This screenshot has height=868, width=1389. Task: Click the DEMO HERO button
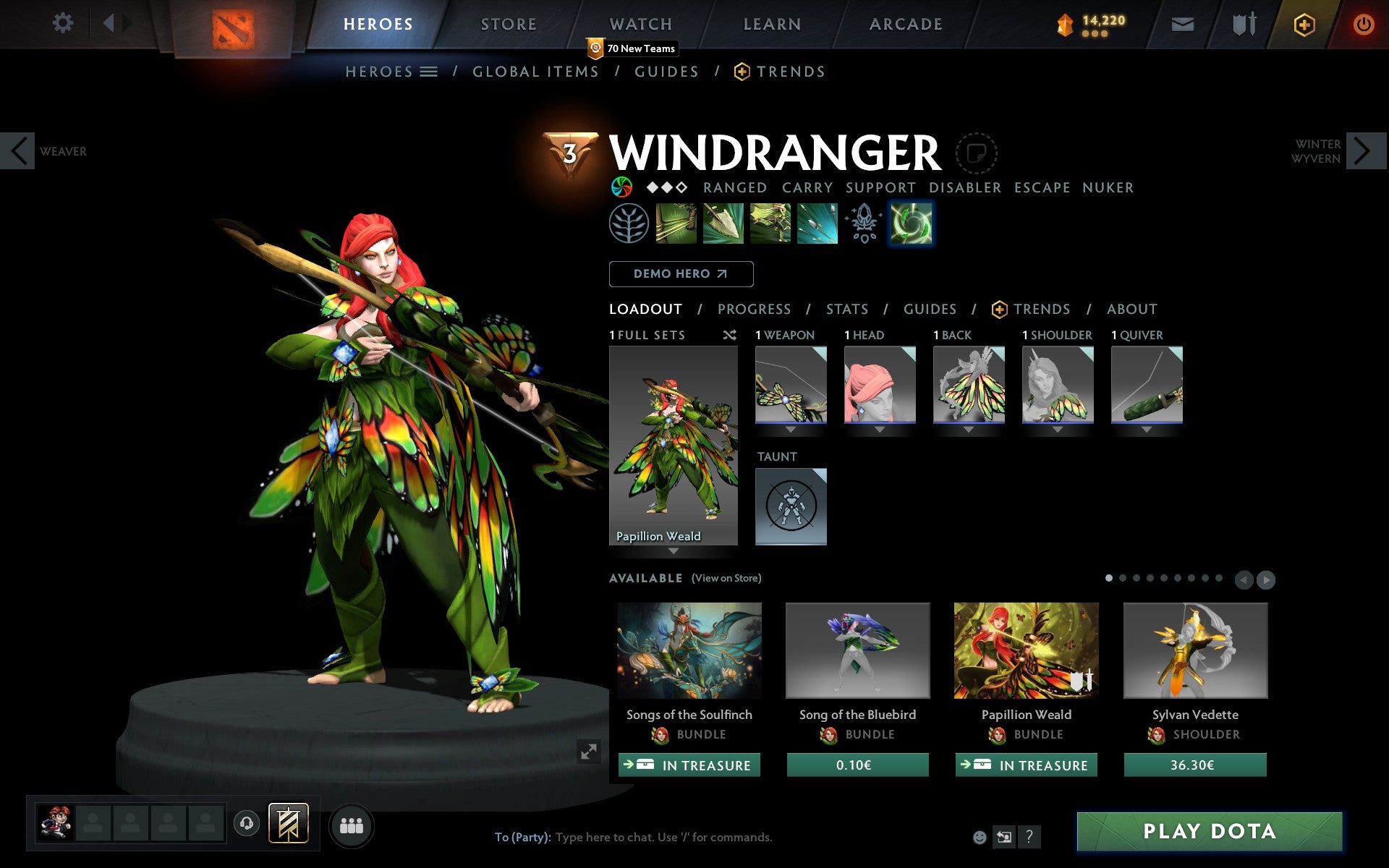pos(681,274)
